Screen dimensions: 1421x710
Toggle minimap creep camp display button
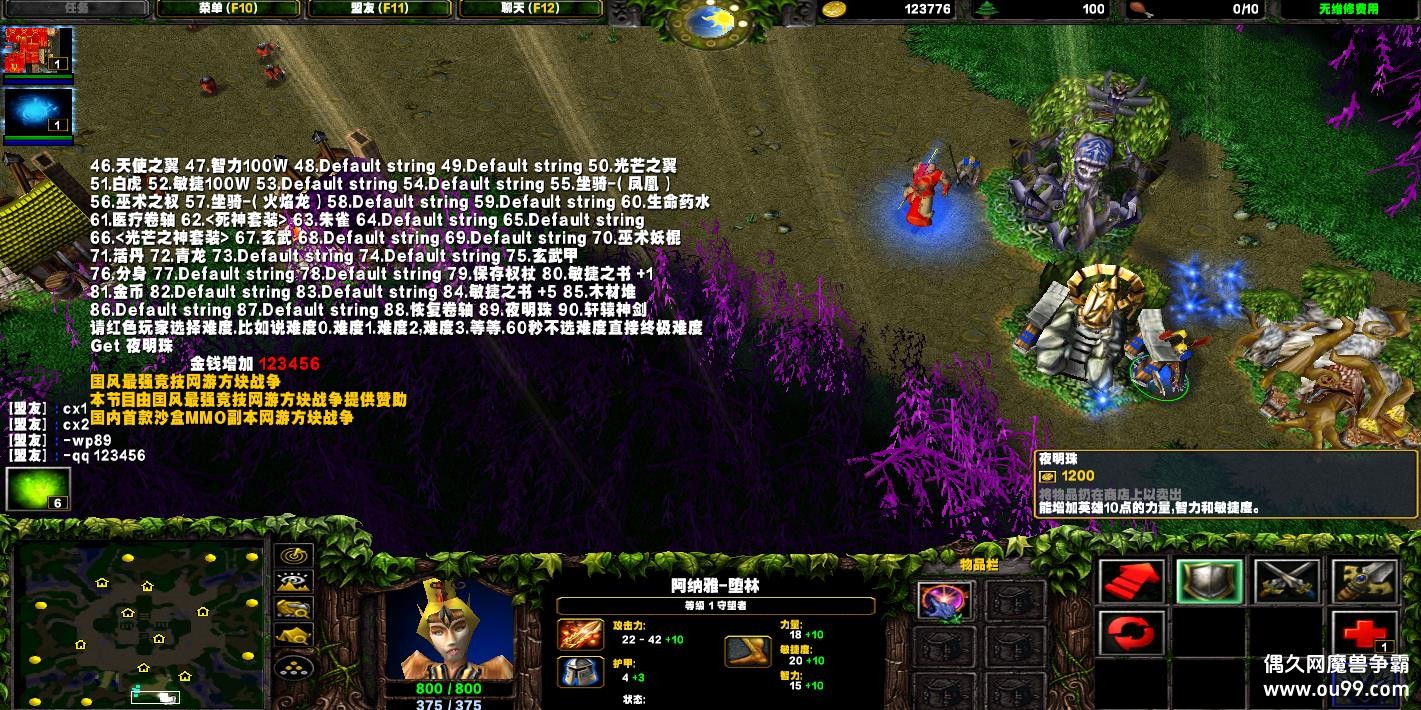[x=293, y=634]
